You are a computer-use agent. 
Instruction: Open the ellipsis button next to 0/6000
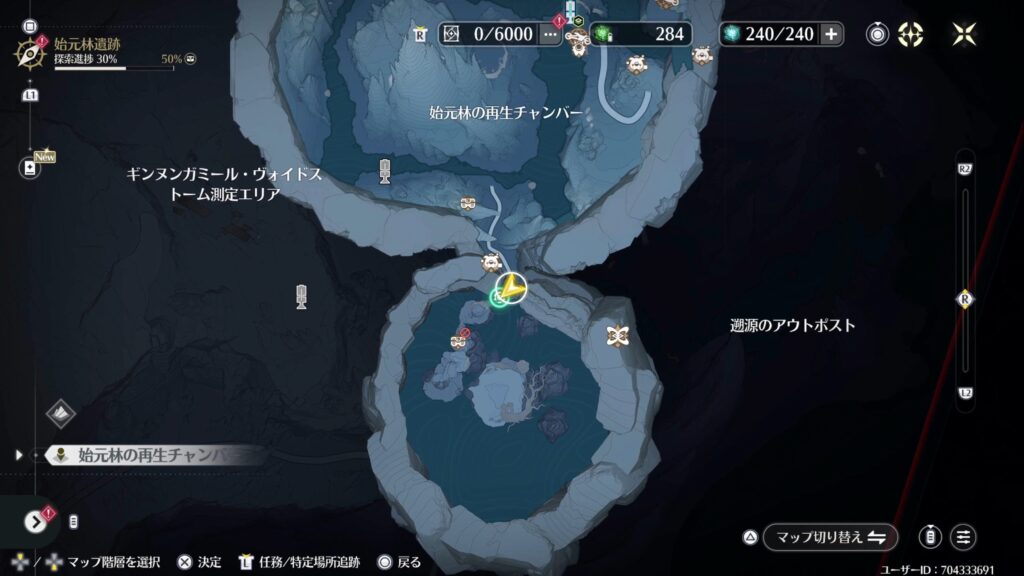pos(550,34)
